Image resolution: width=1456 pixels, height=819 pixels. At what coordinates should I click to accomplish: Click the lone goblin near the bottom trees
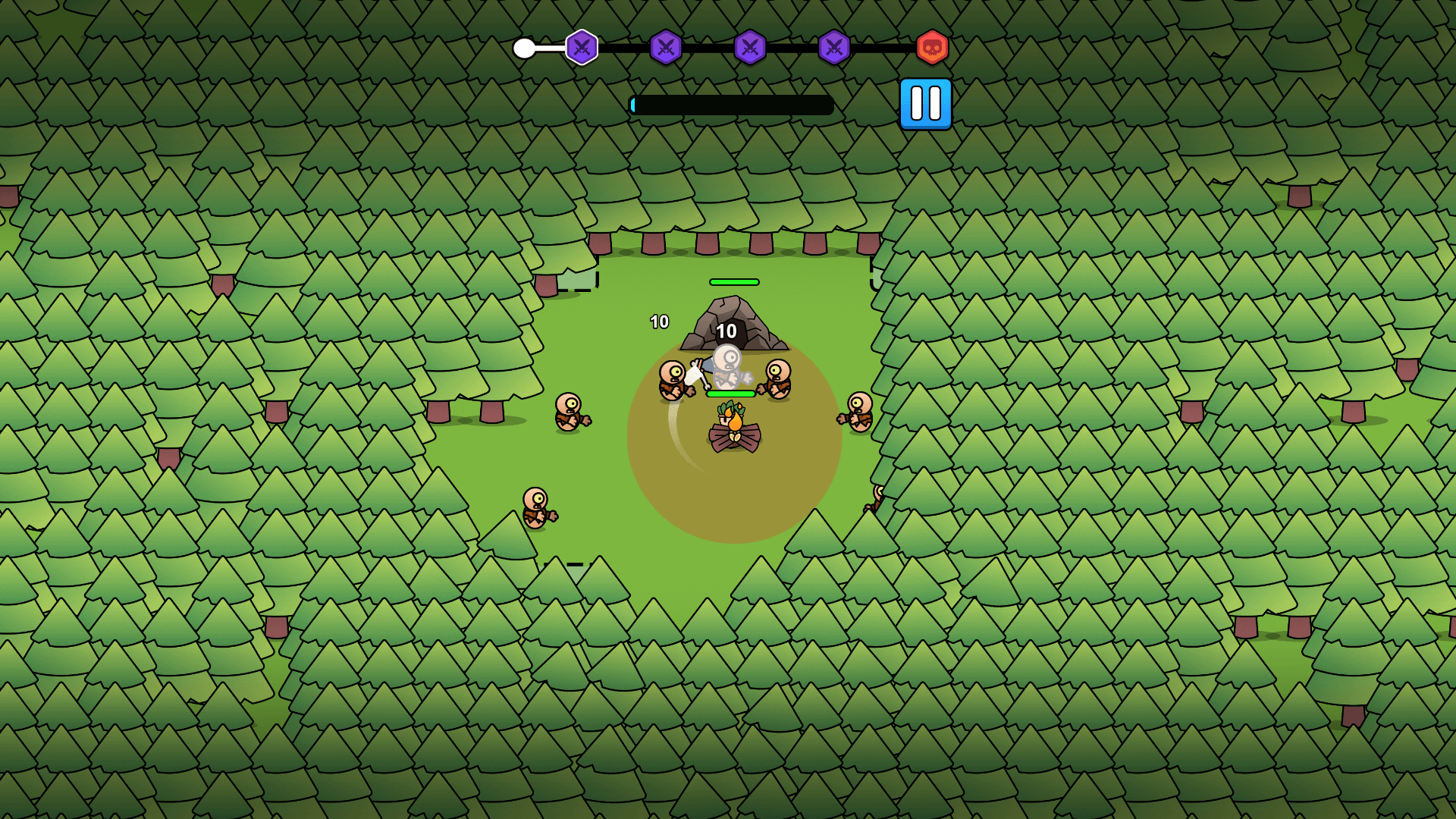tap(536, 507)
